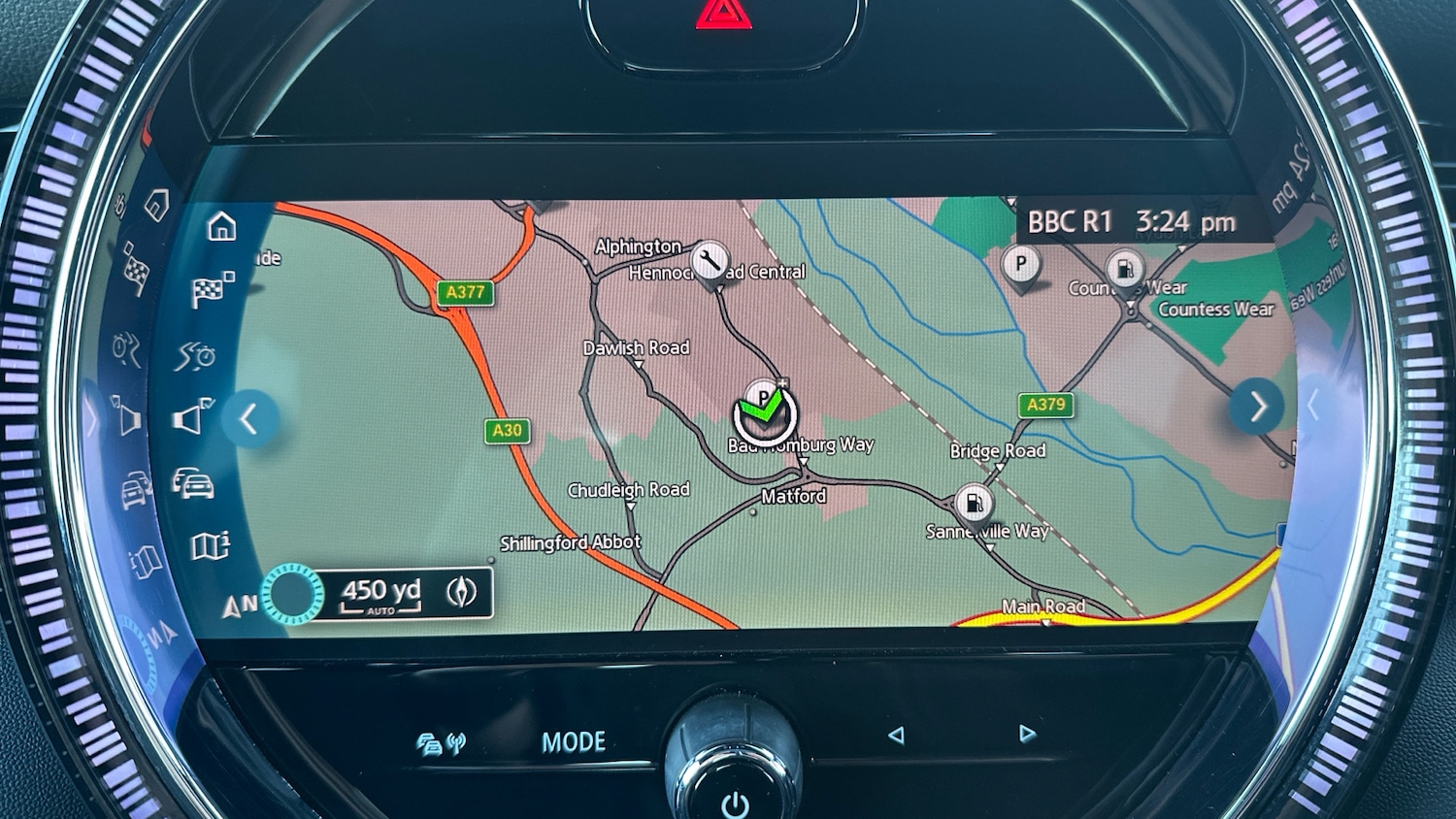This screenshot has height=819, width=1456.
Task: Show traffic info via the cars icon
Action: (x=194, y=482)
